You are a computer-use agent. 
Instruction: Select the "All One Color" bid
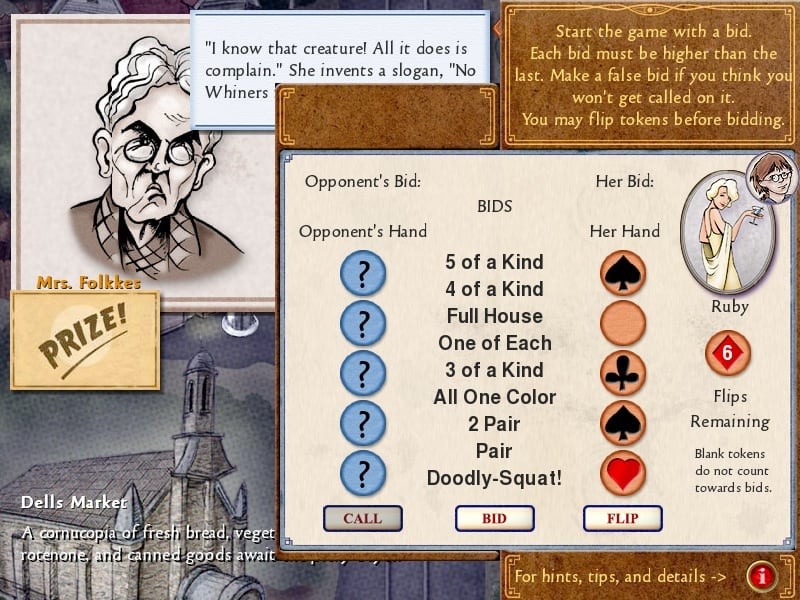[494, 397]
